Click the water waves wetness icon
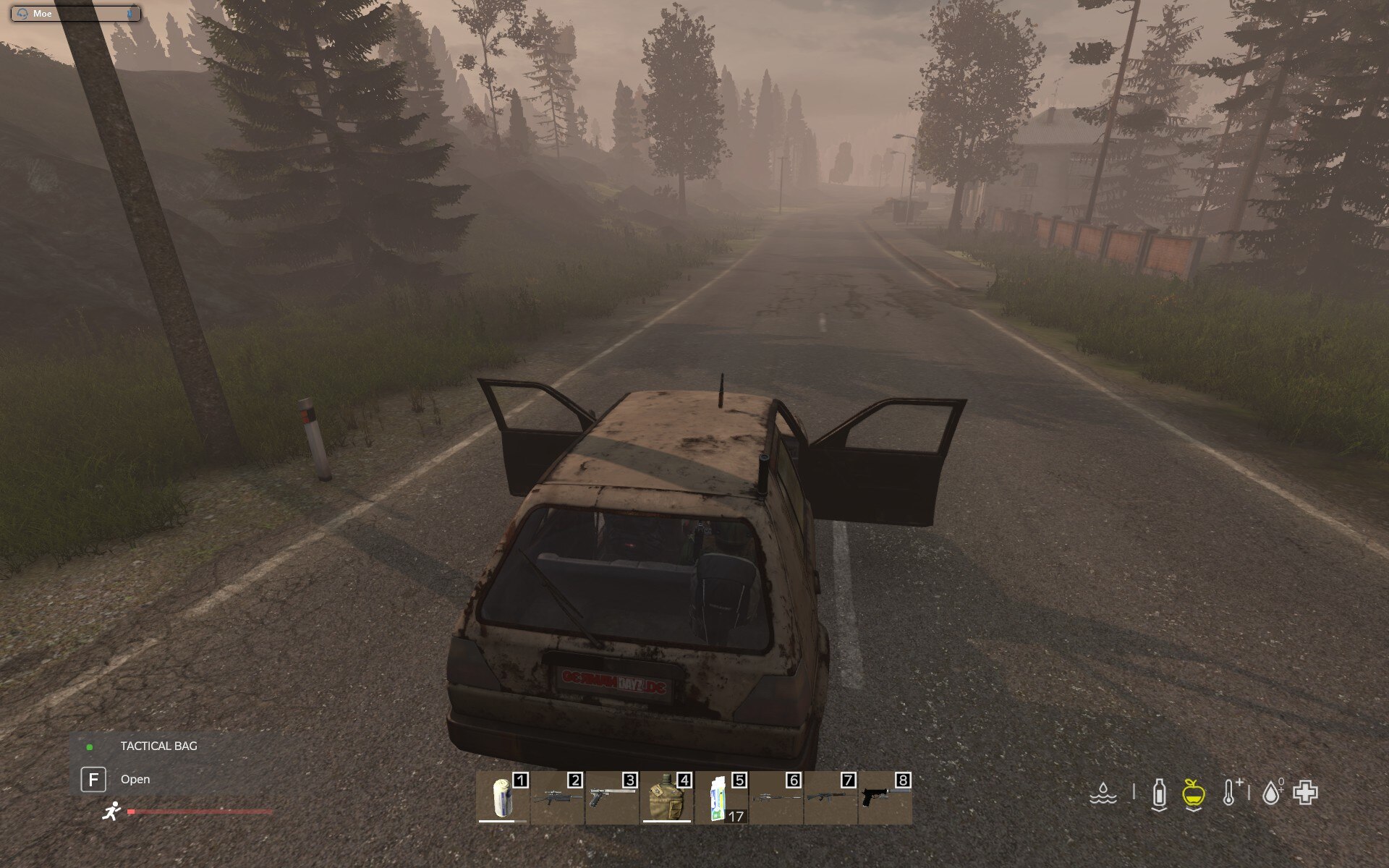 click(x=1103, y=793)
